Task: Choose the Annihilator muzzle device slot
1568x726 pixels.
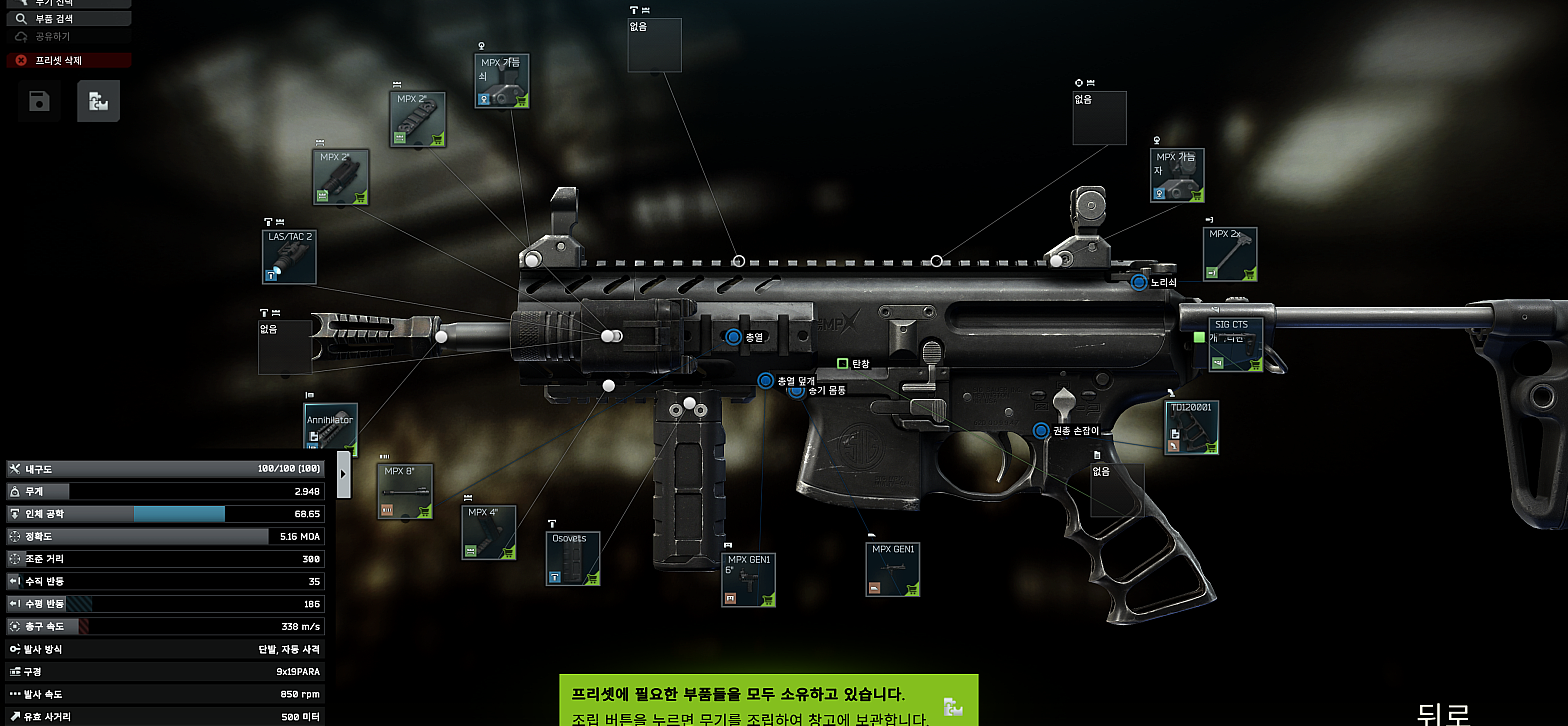Action: coord(330,430)
